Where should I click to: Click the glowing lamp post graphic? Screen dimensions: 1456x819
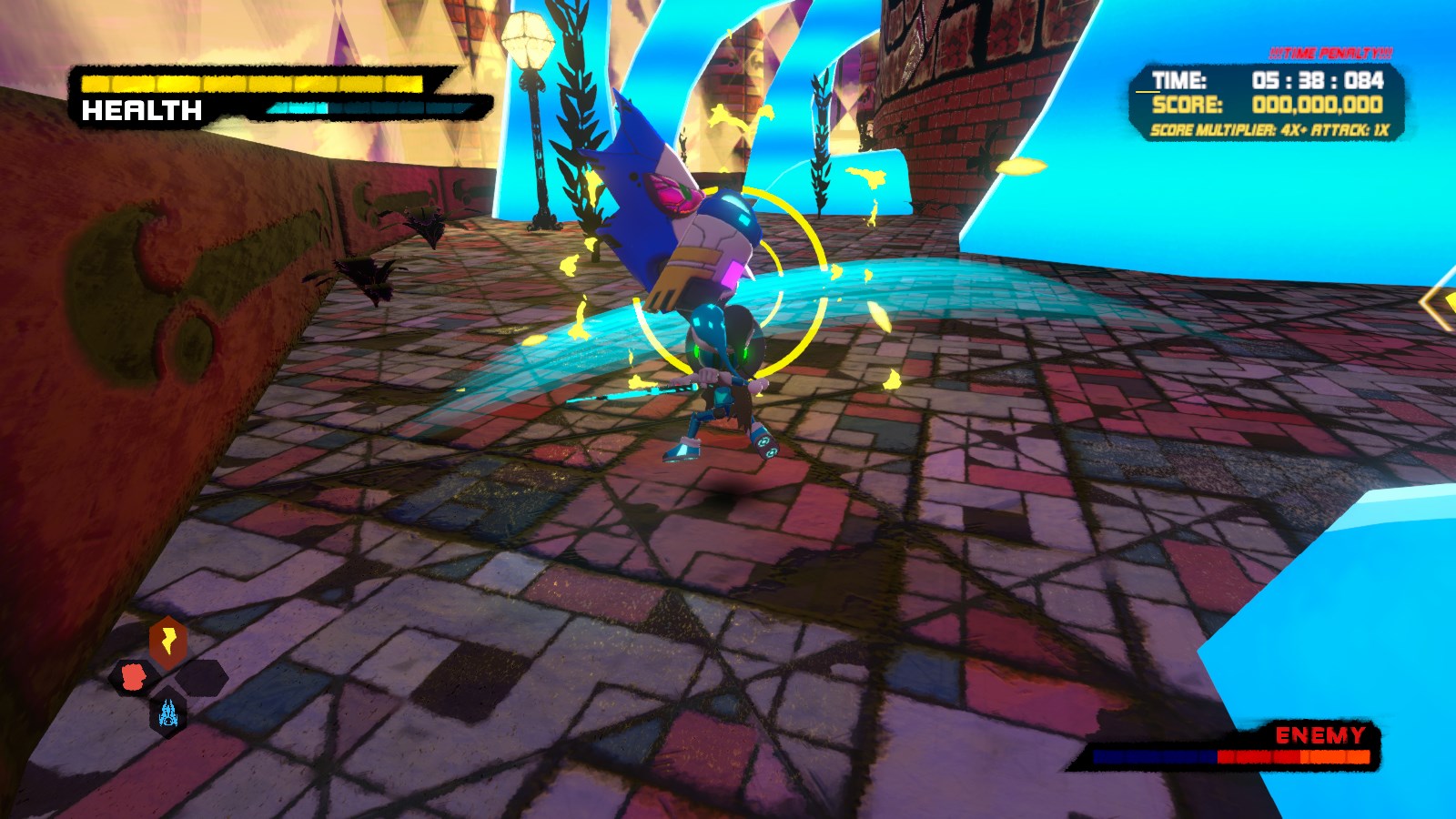click(x=530, y=41)
